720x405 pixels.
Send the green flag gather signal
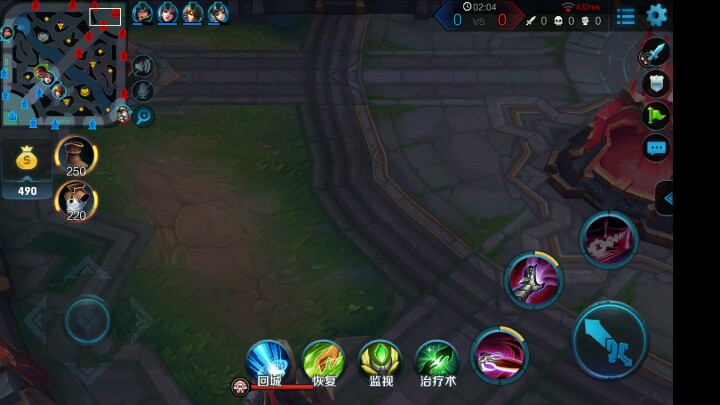click(x=655, y=116)
